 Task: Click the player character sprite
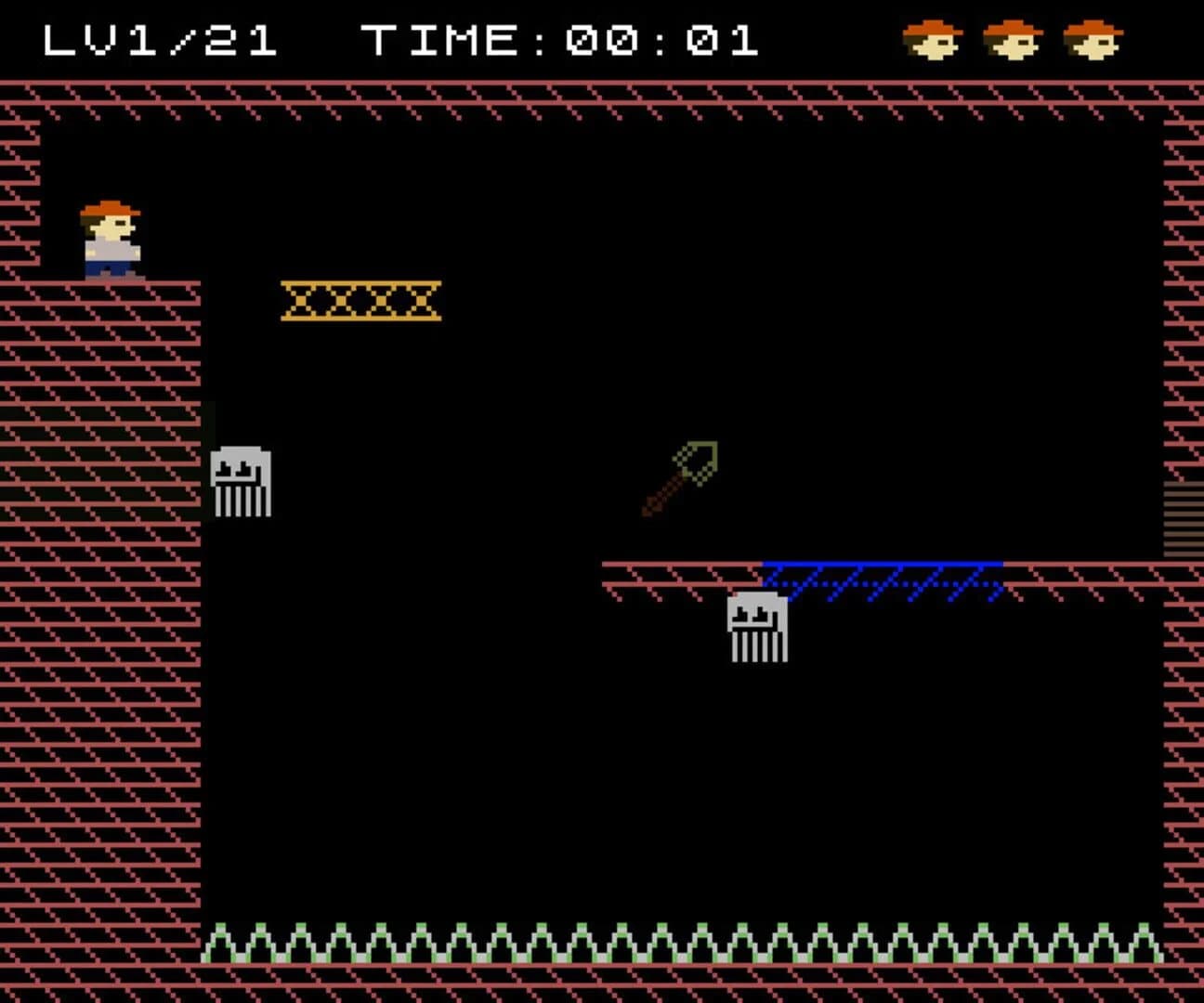(111, 237)
